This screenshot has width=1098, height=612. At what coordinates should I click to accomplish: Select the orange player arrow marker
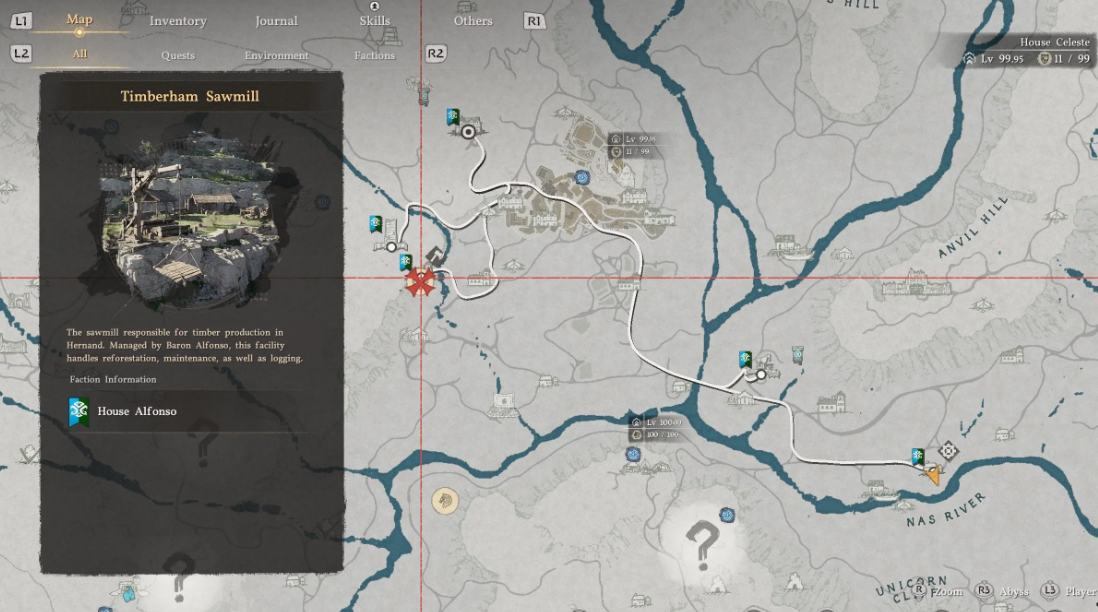pos(933,475)
